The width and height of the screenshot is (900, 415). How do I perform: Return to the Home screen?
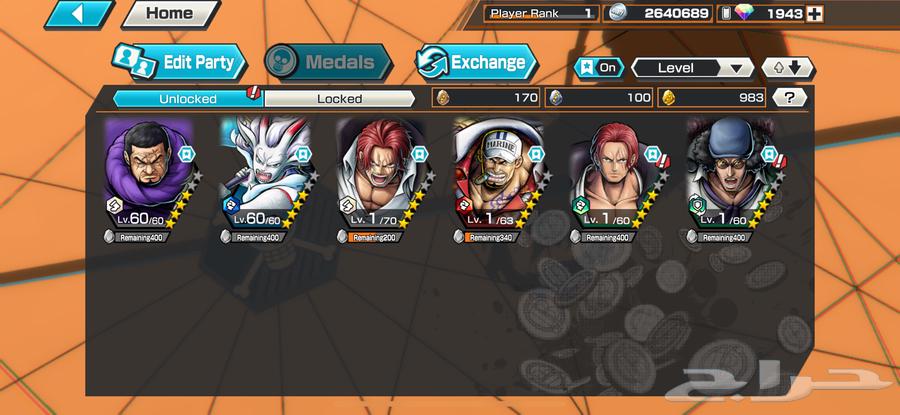click(x=169, y=14)
